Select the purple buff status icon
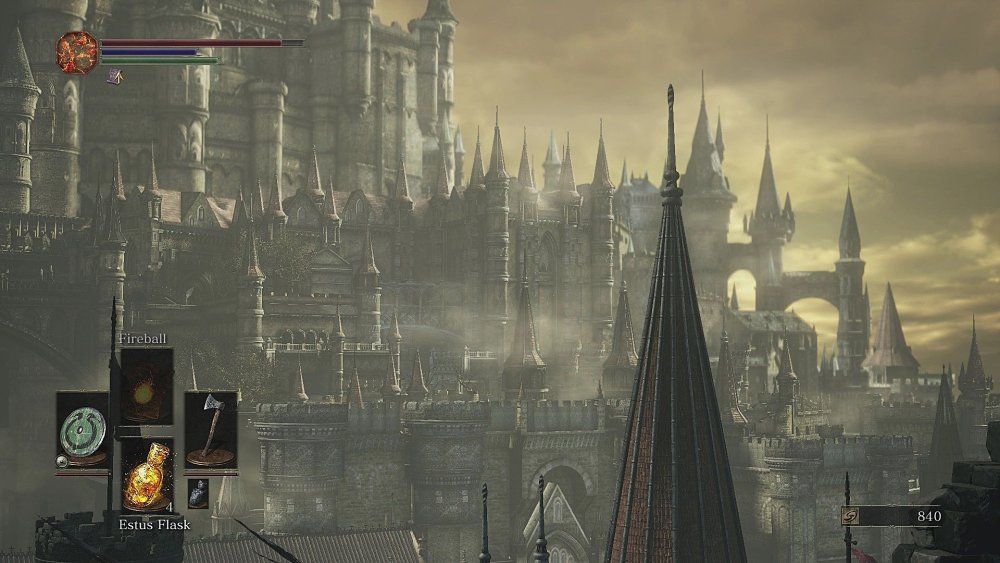1000x563 pixels. tap(115, 76)
